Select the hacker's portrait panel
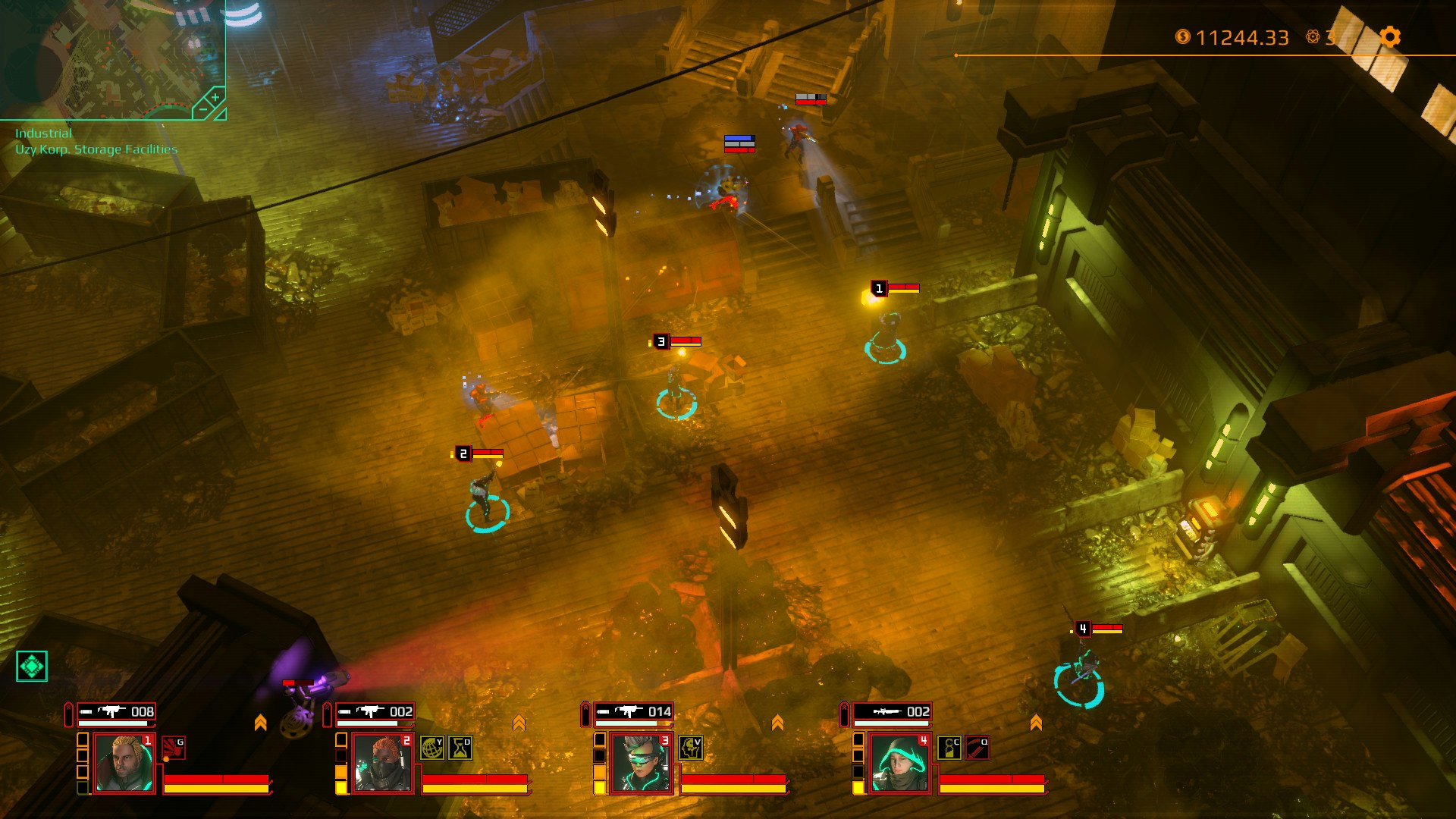 (381, 764)
